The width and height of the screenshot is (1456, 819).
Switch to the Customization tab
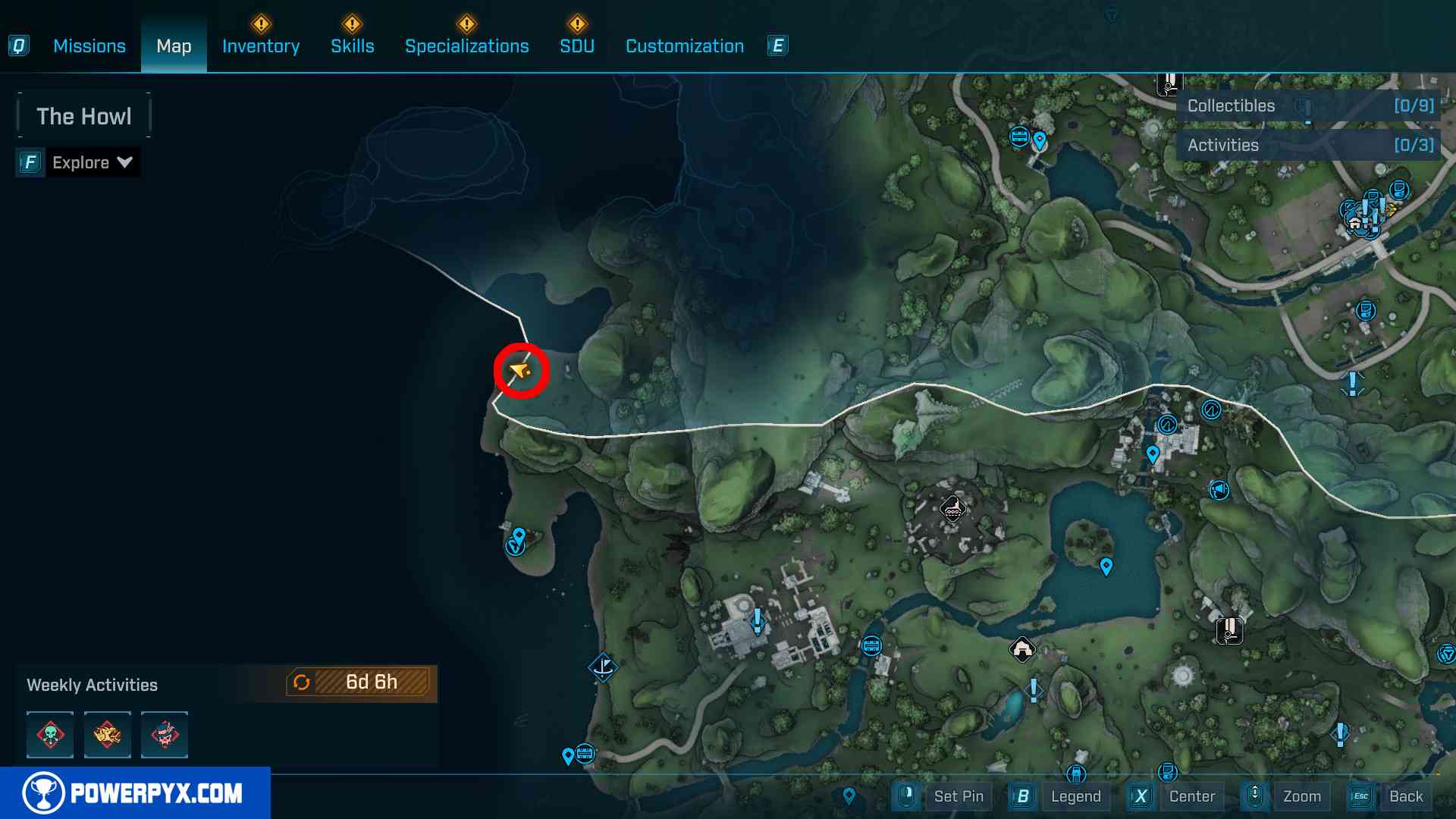pos(685,46)
